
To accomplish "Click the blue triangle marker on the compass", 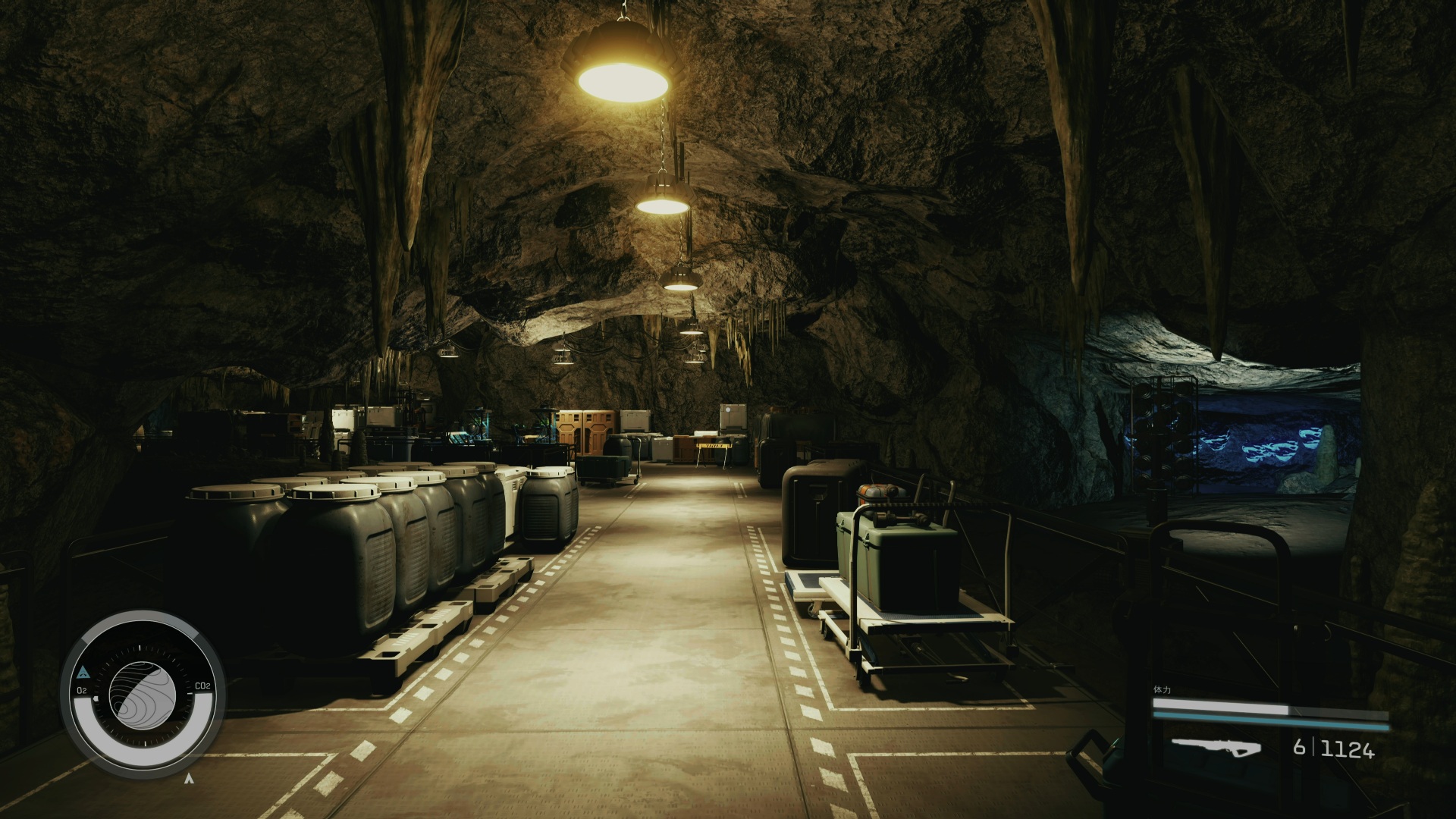I will point(83,672).
